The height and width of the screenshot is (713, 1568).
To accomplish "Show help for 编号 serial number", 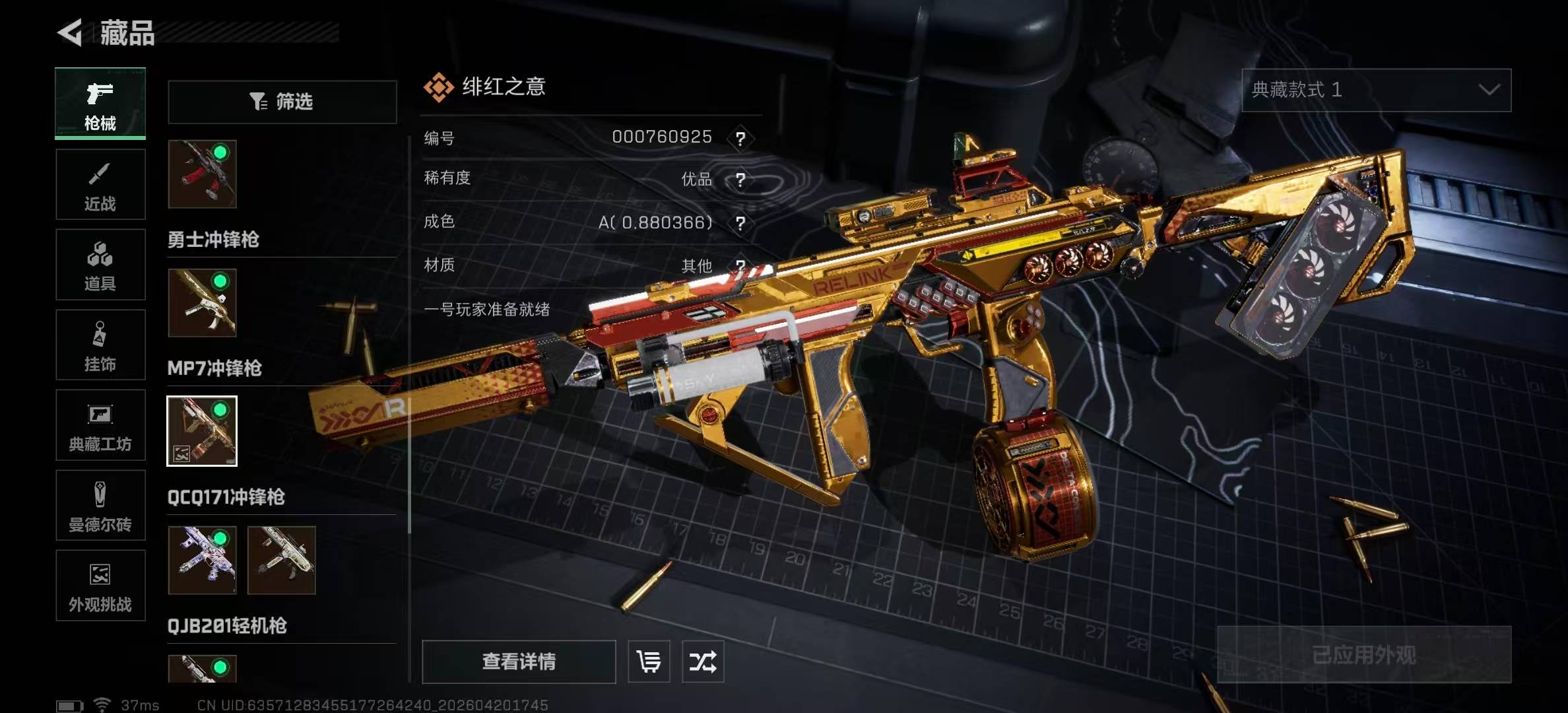I will [740, 139].
